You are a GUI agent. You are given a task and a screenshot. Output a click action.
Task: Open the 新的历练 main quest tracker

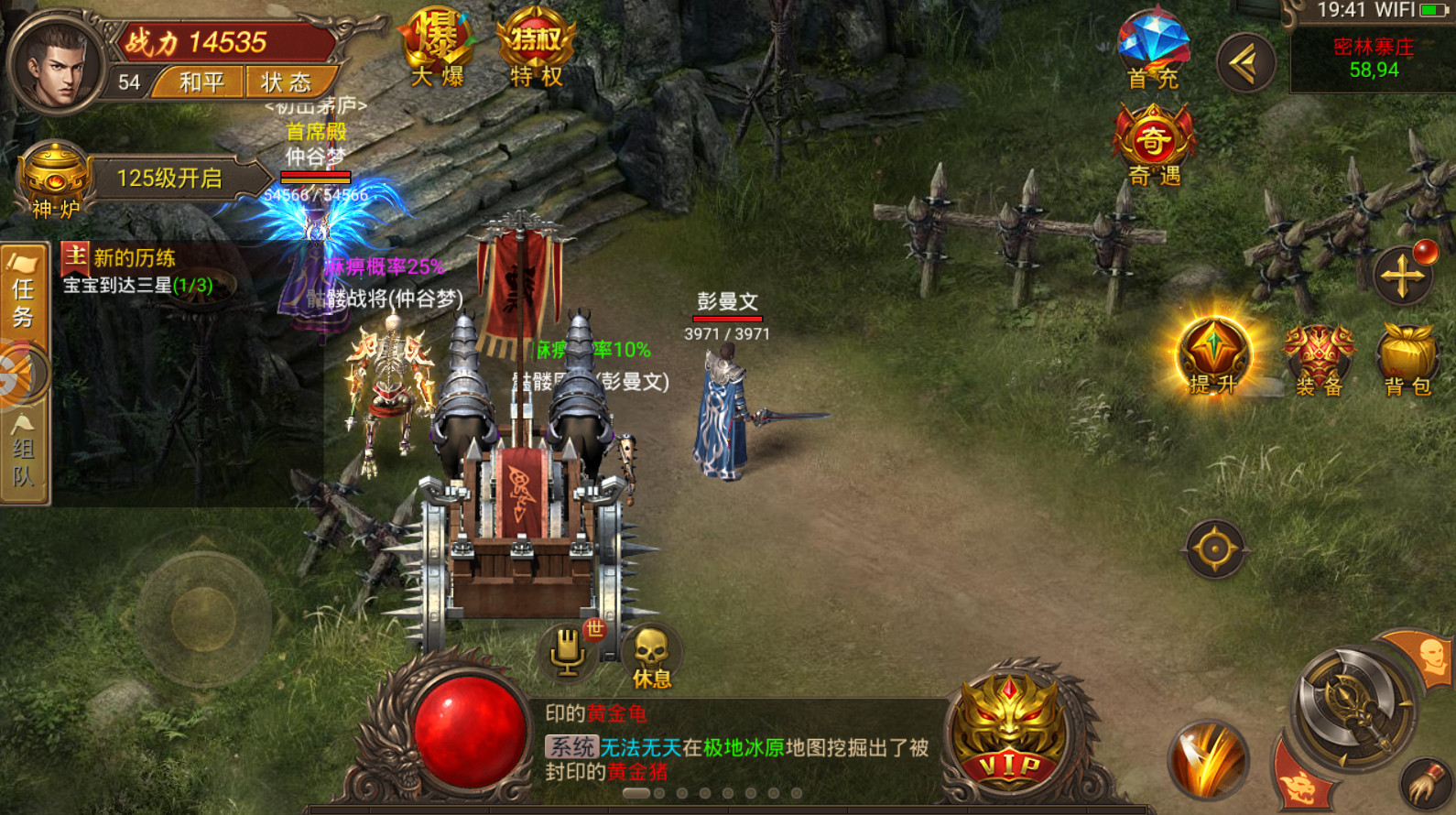[x=137, y=271]
